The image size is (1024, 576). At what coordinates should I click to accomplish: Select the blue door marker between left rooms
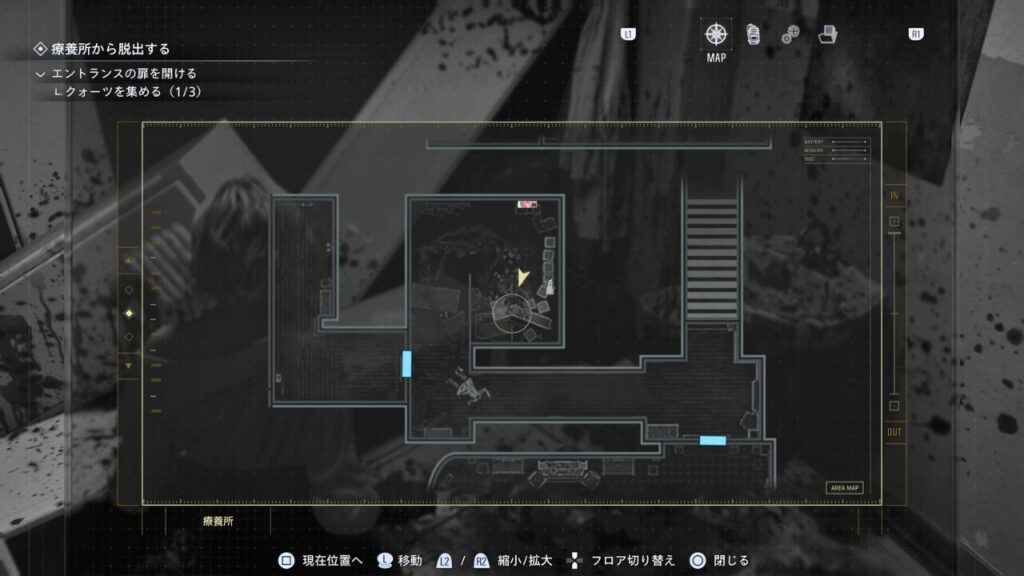tap(406, 363)
